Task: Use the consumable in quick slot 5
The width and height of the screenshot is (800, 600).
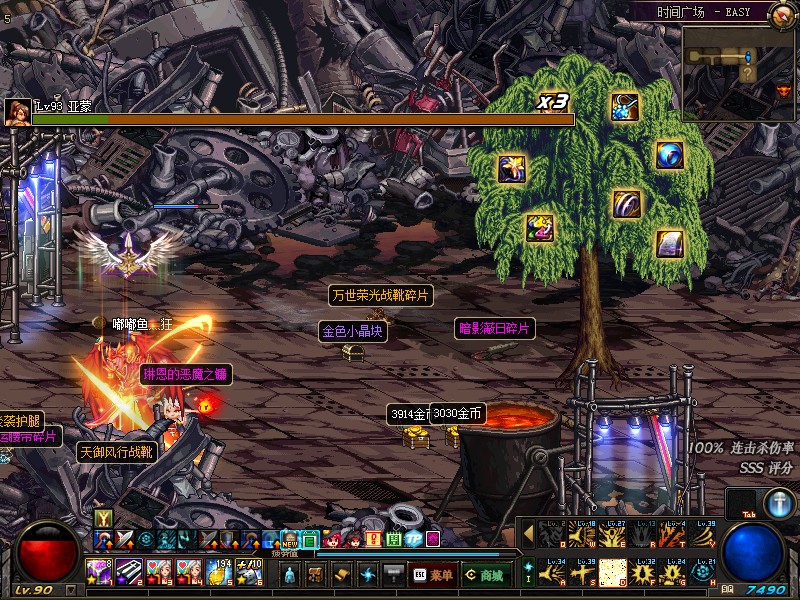Action: click(220, 571)
